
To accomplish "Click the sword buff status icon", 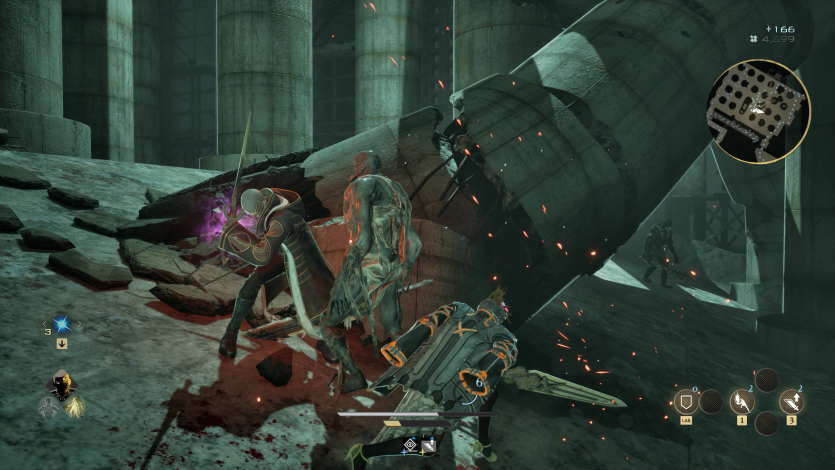I will click(x=428, y=443).
